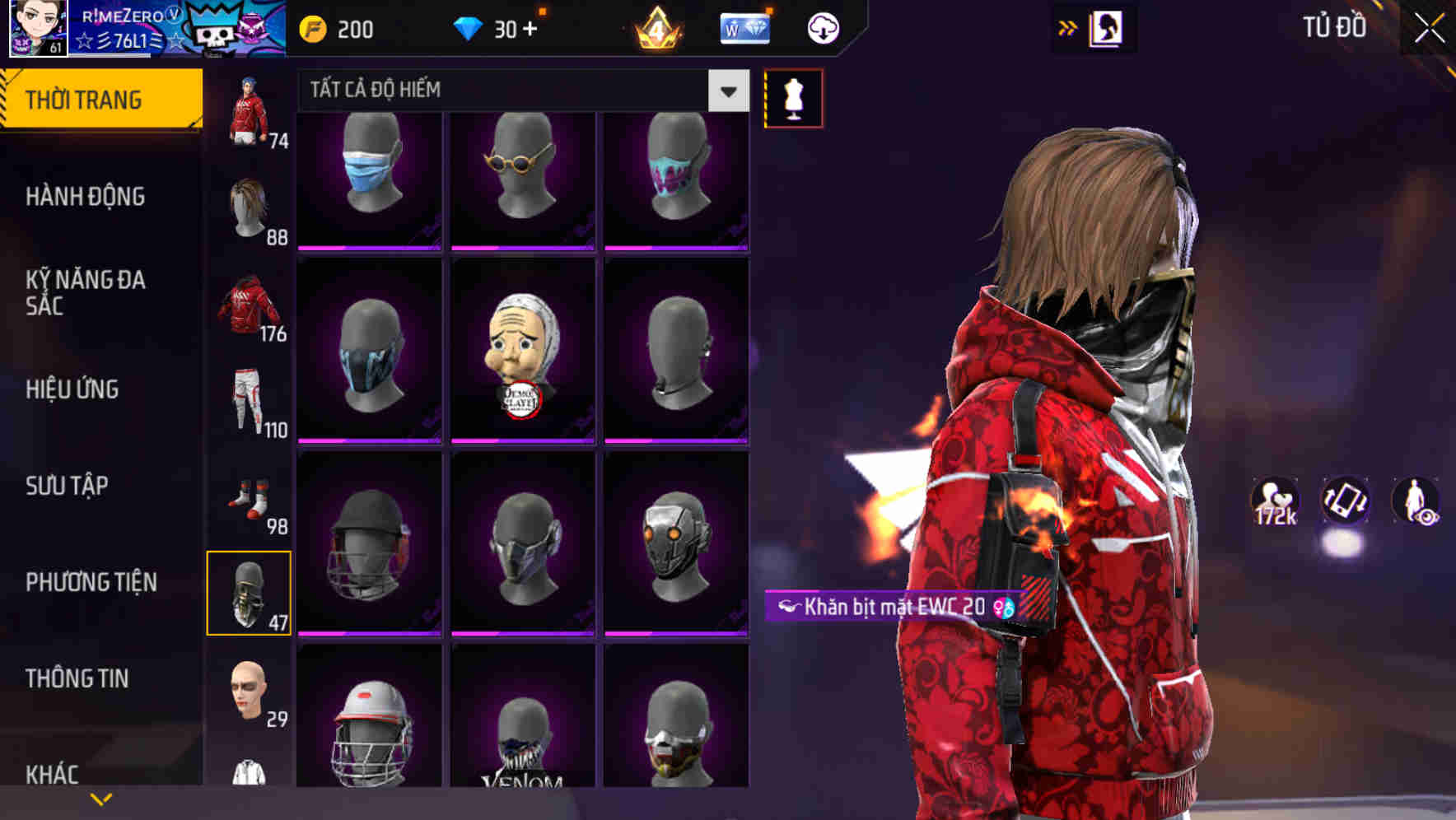This screenshot has width=1456, height=820.
Task: Switch to the HIỆU ỨNG tab
Action: point(72,389)
